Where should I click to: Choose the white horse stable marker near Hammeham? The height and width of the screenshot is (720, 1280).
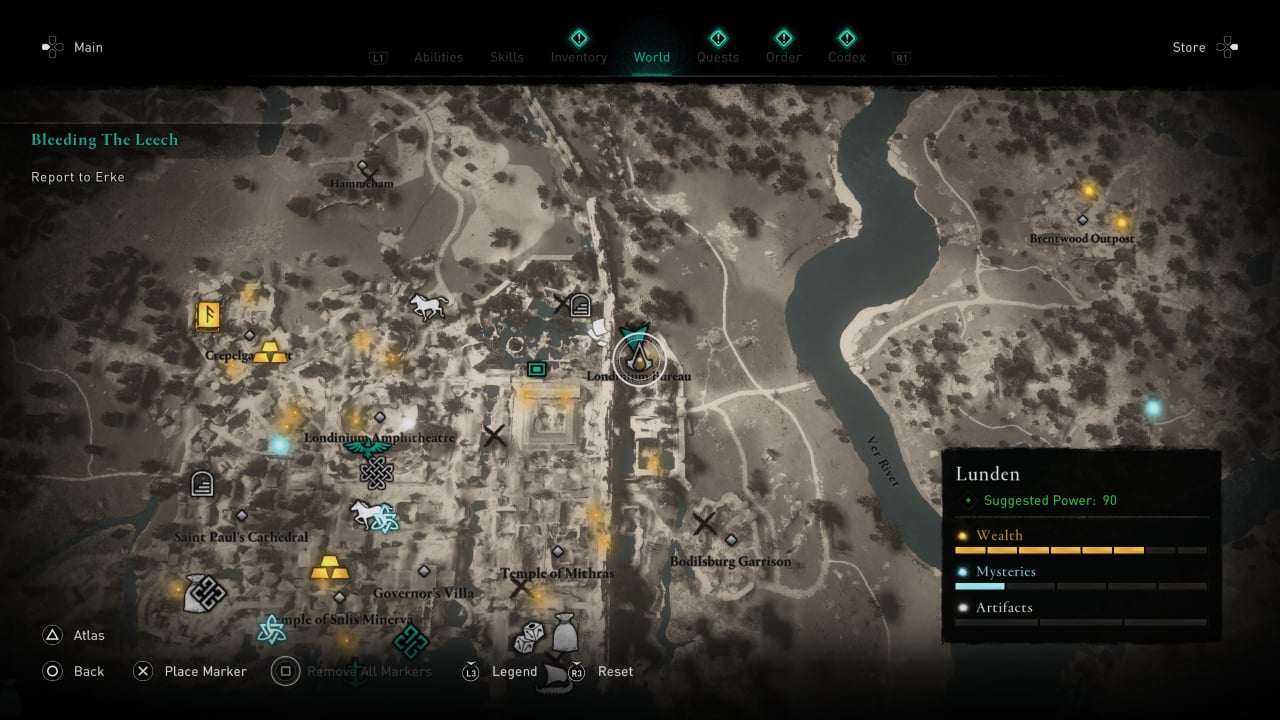(427, 306)
